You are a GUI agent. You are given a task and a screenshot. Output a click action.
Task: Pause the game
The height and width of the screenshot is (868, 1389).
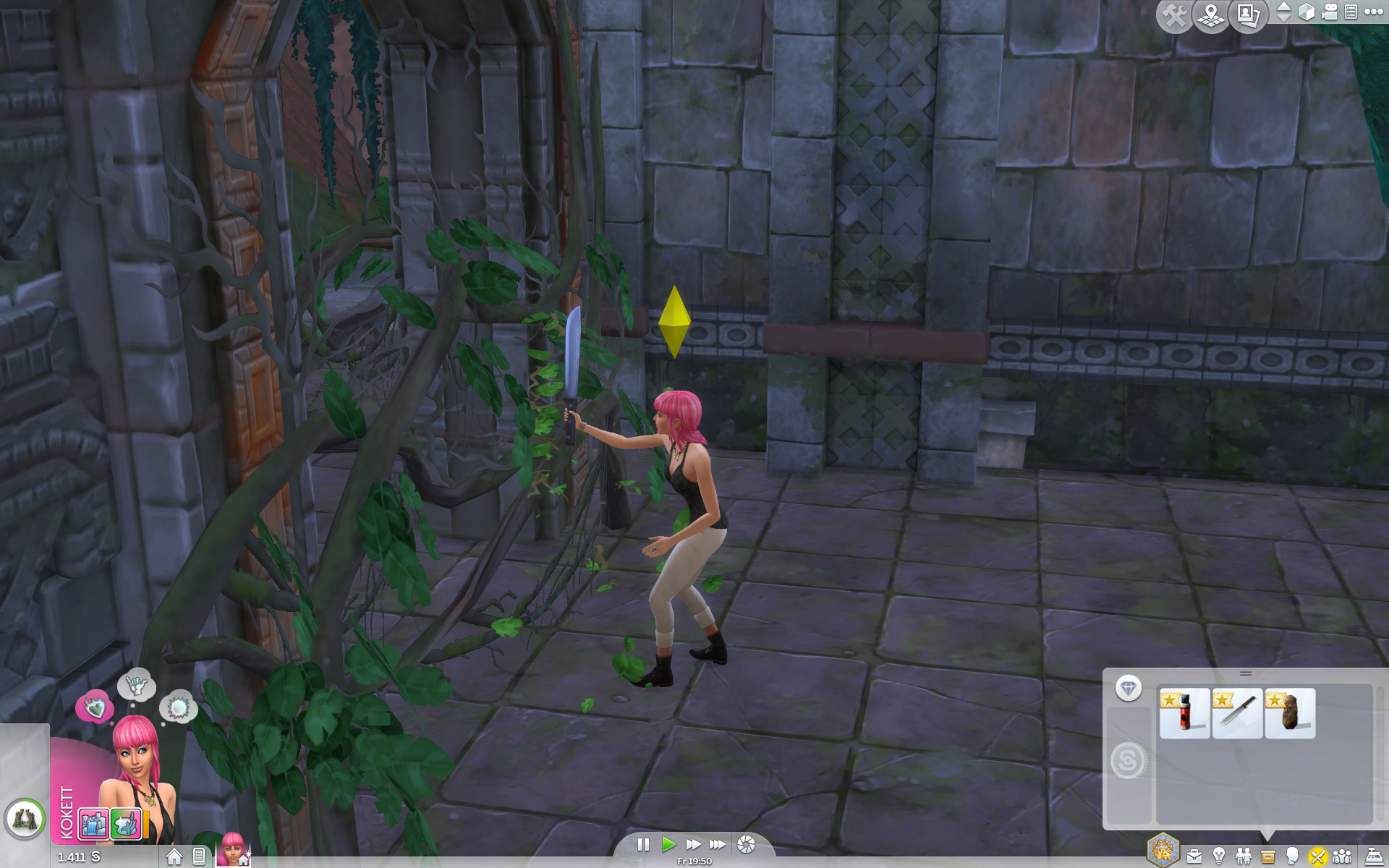tap(643, 844)
